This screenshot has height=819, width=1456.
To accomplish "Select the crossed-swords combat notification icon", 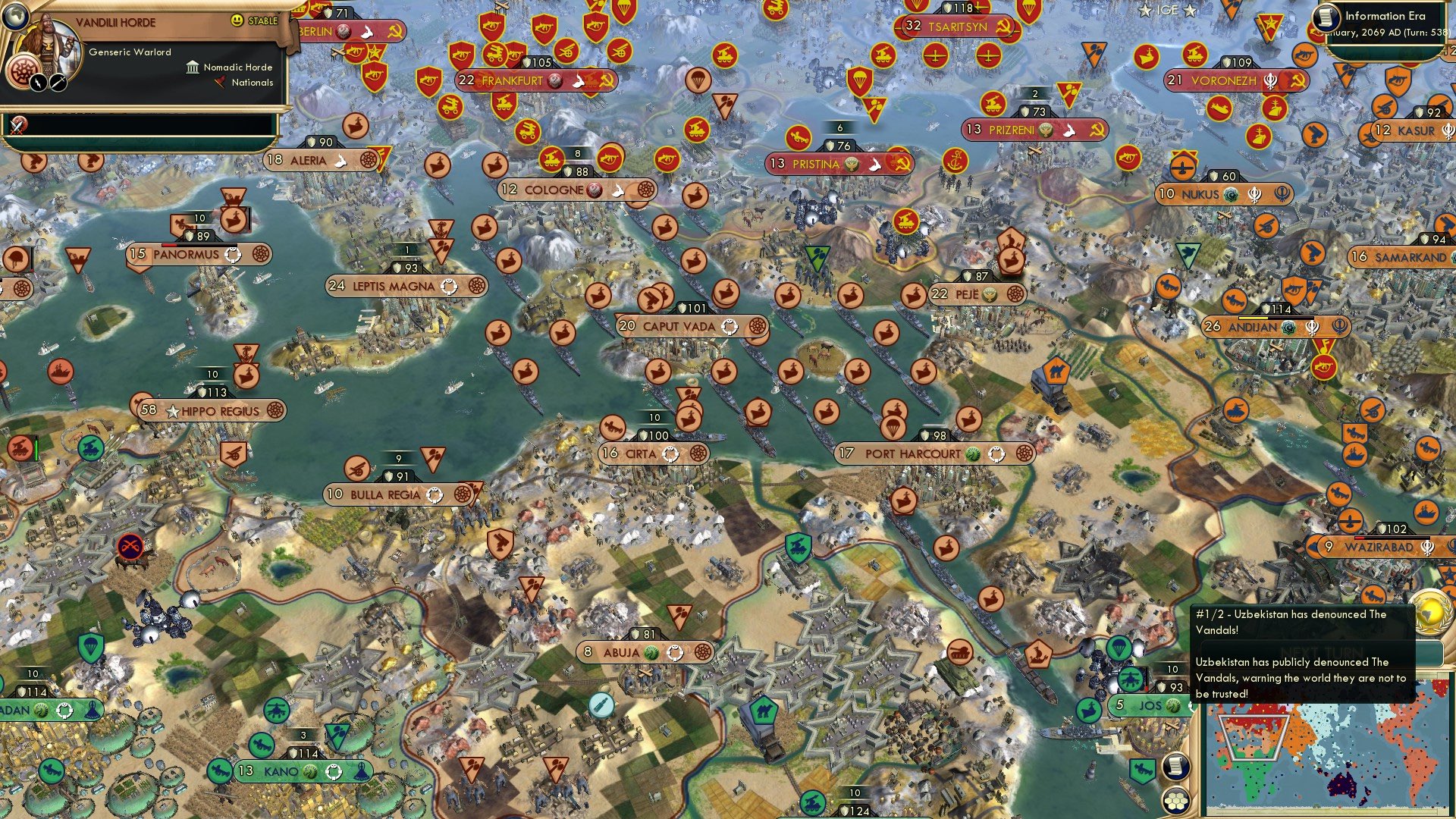I will pos(17,124).
